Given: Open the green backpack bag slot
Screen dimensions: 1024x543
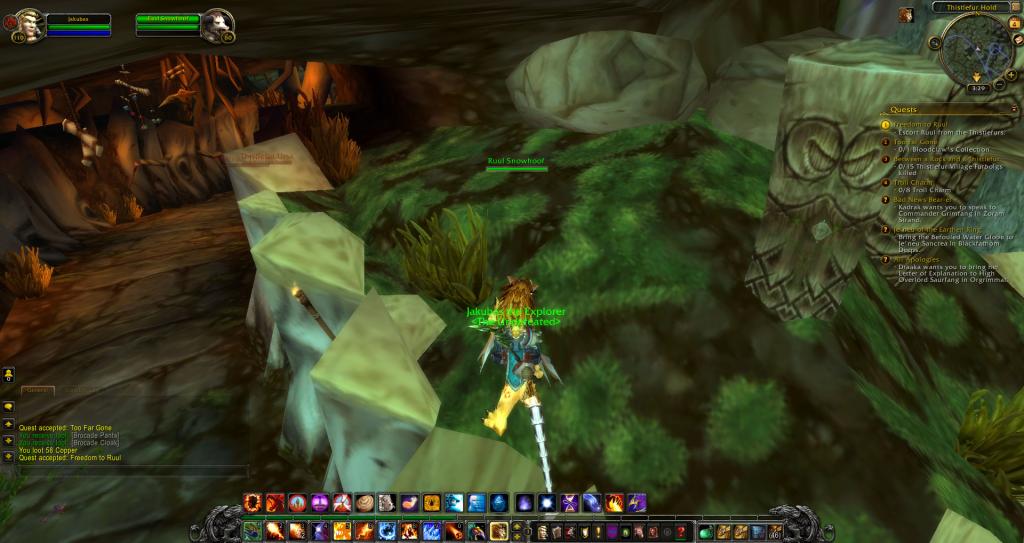Looking at the screenshot, I should (x=707, y=531).
